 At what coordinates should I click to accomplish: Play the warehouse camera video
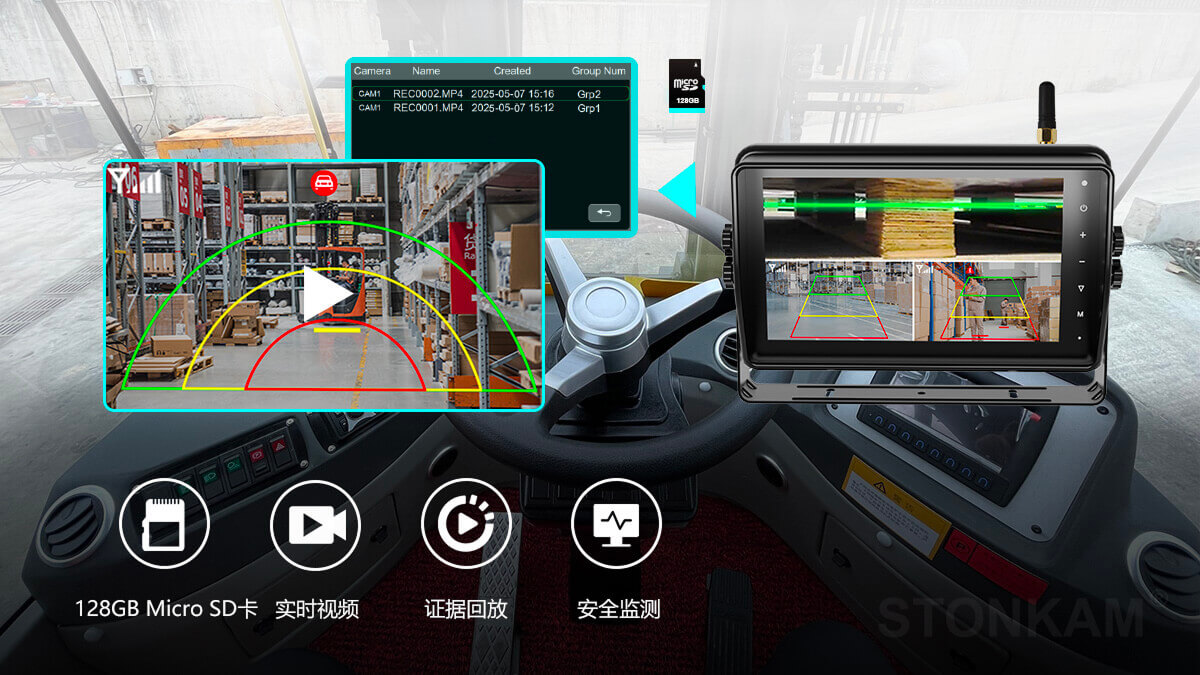tap(327, 294)
